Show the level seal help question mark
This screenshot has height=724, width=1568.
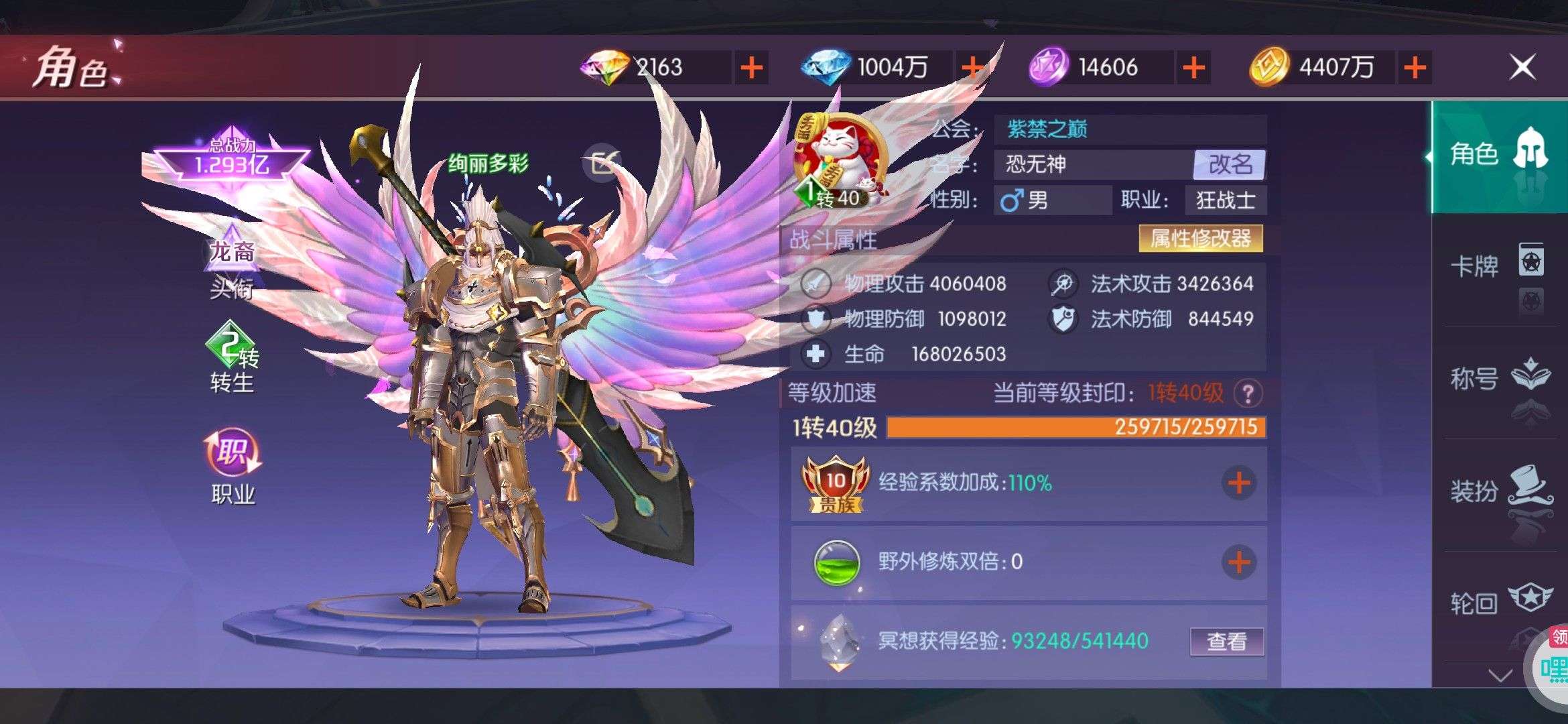click(1248, 394)
